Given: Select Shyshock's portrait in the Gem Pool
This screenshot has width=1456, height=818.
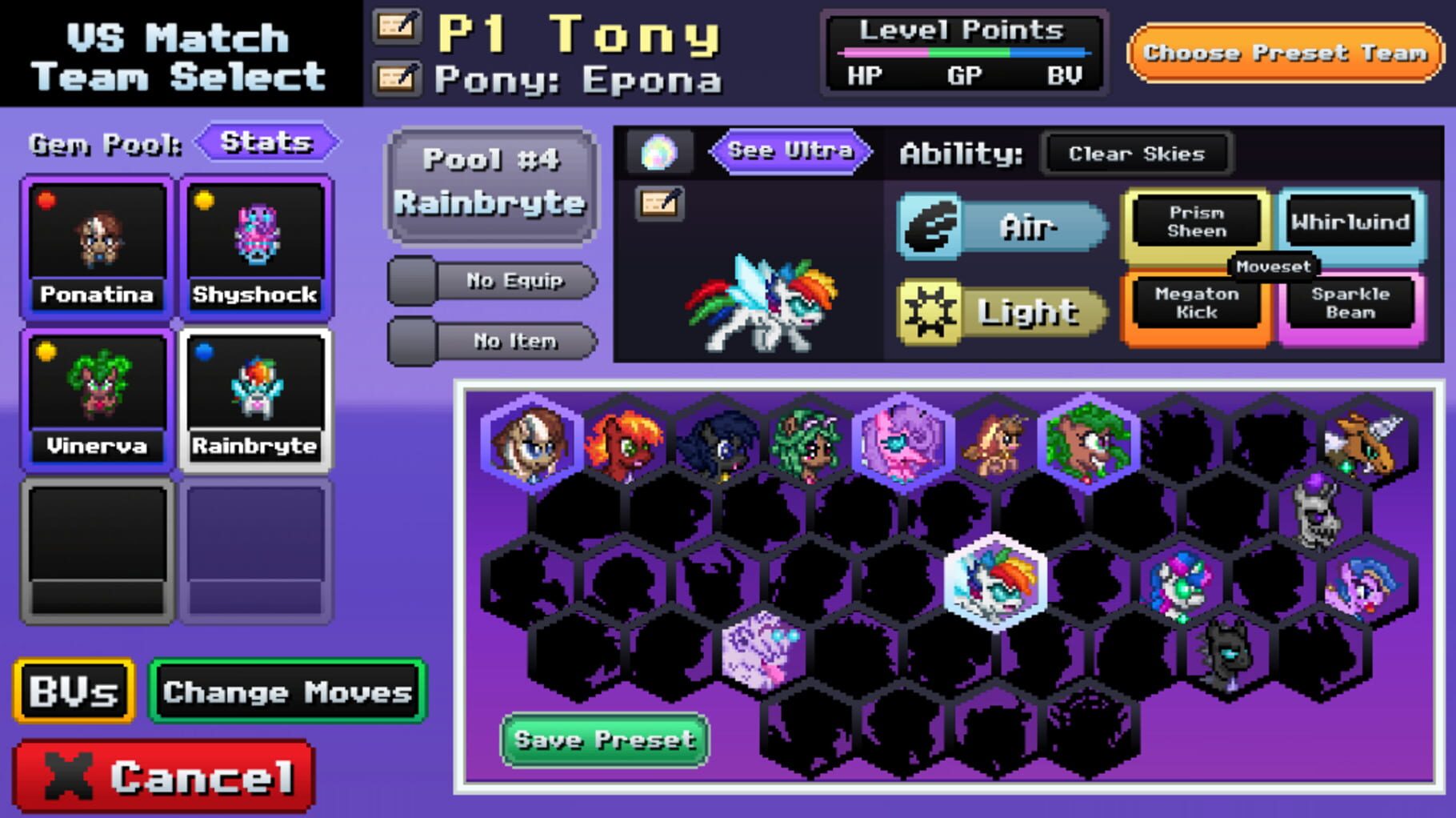Looking at the screenshot, I should pyautogui.click(x=256, y=232).
